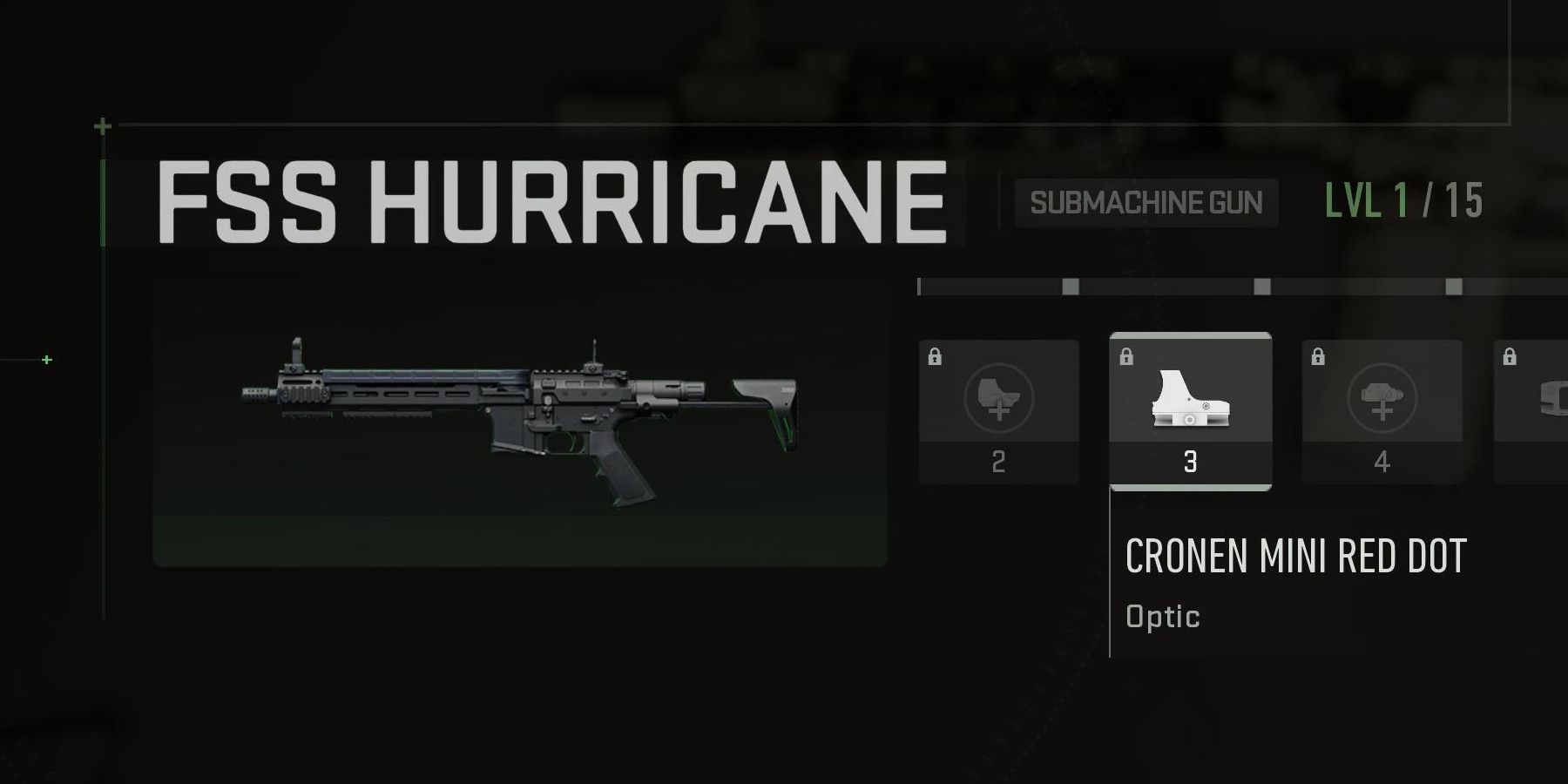This screenshot has width=1568, height=784.
Task: Click the lock icon on the level 4 card
Action: (x=1319, y=357)
